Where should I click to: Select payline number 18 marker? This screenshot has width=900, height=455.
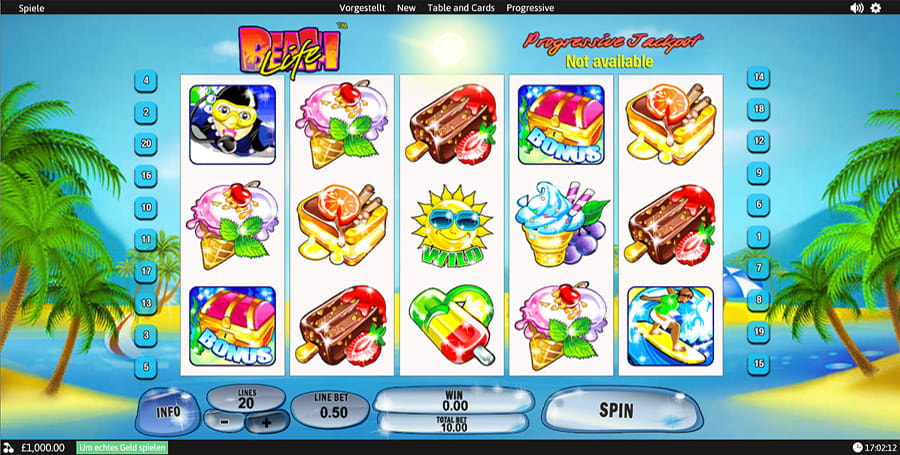(759, 109)
